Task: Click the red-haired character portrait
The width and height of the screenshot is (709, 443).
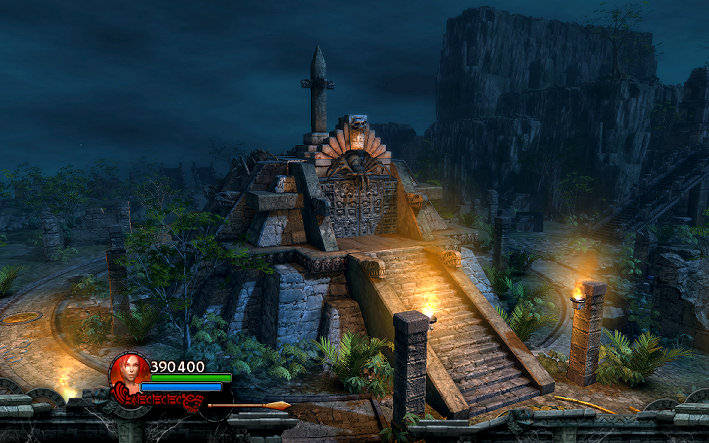Action: [128, 373]
